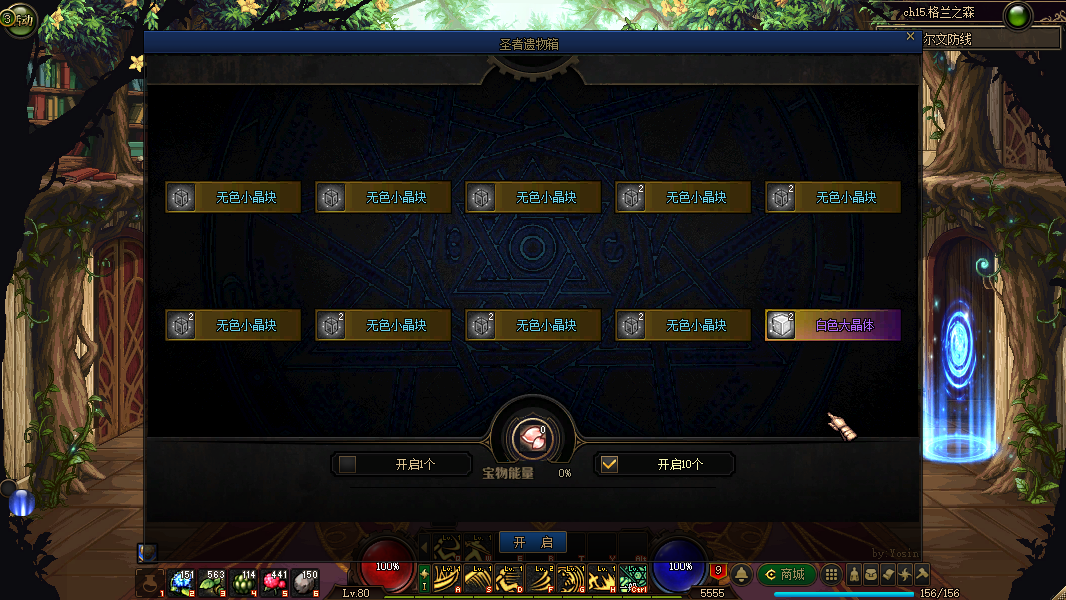The width and height of the screenshot is (1066, 600).
Task: Click the 开启 open button
Action: pyautogui.click(x=532, y=542)
